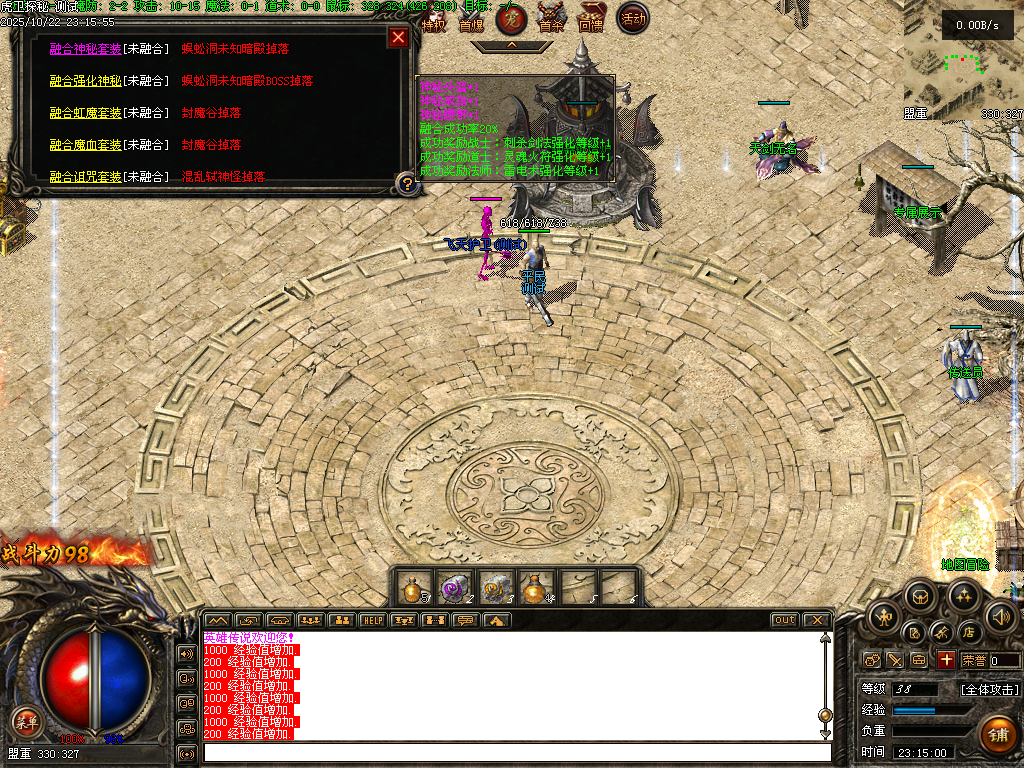Choose the 融合诅咒套装 entry
The height and width of the screenshot is (768, 1024).
(x=84, y=177)
